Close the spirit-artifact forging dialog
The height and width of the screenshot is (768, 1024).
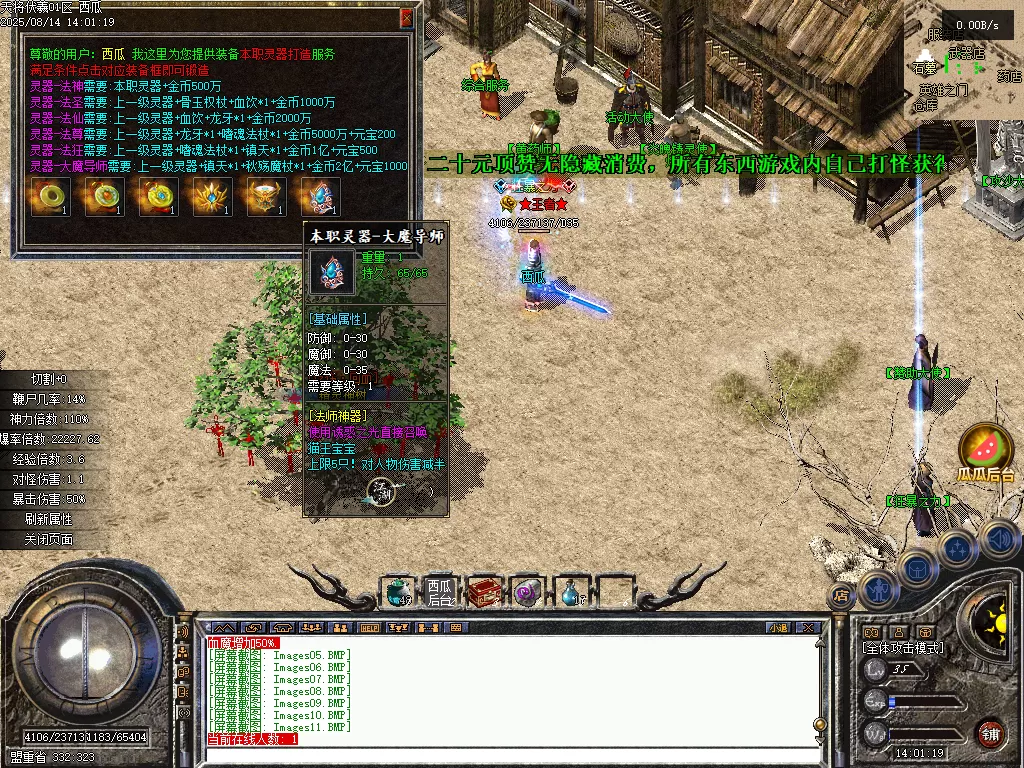[406, 18]
